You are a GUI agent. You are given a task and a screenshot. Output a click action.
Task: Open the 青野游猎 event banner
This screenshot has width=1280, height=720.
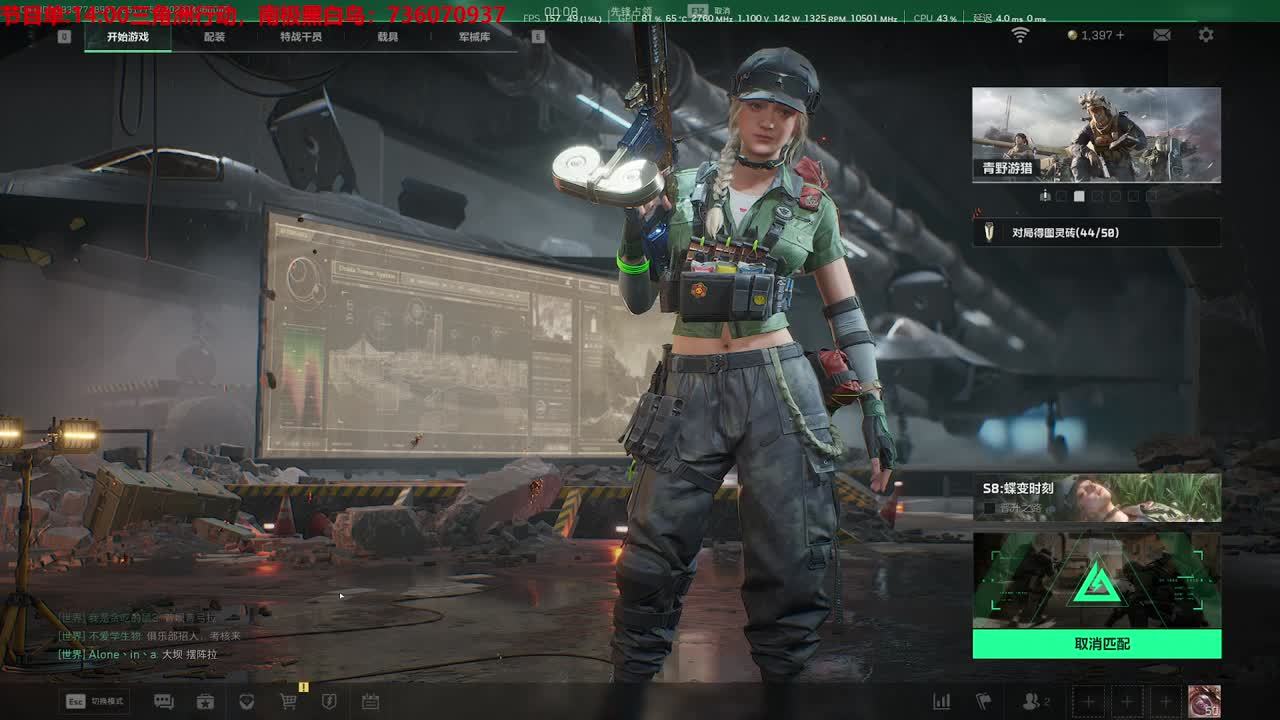pyautogui.click(x=1096, y=134)
